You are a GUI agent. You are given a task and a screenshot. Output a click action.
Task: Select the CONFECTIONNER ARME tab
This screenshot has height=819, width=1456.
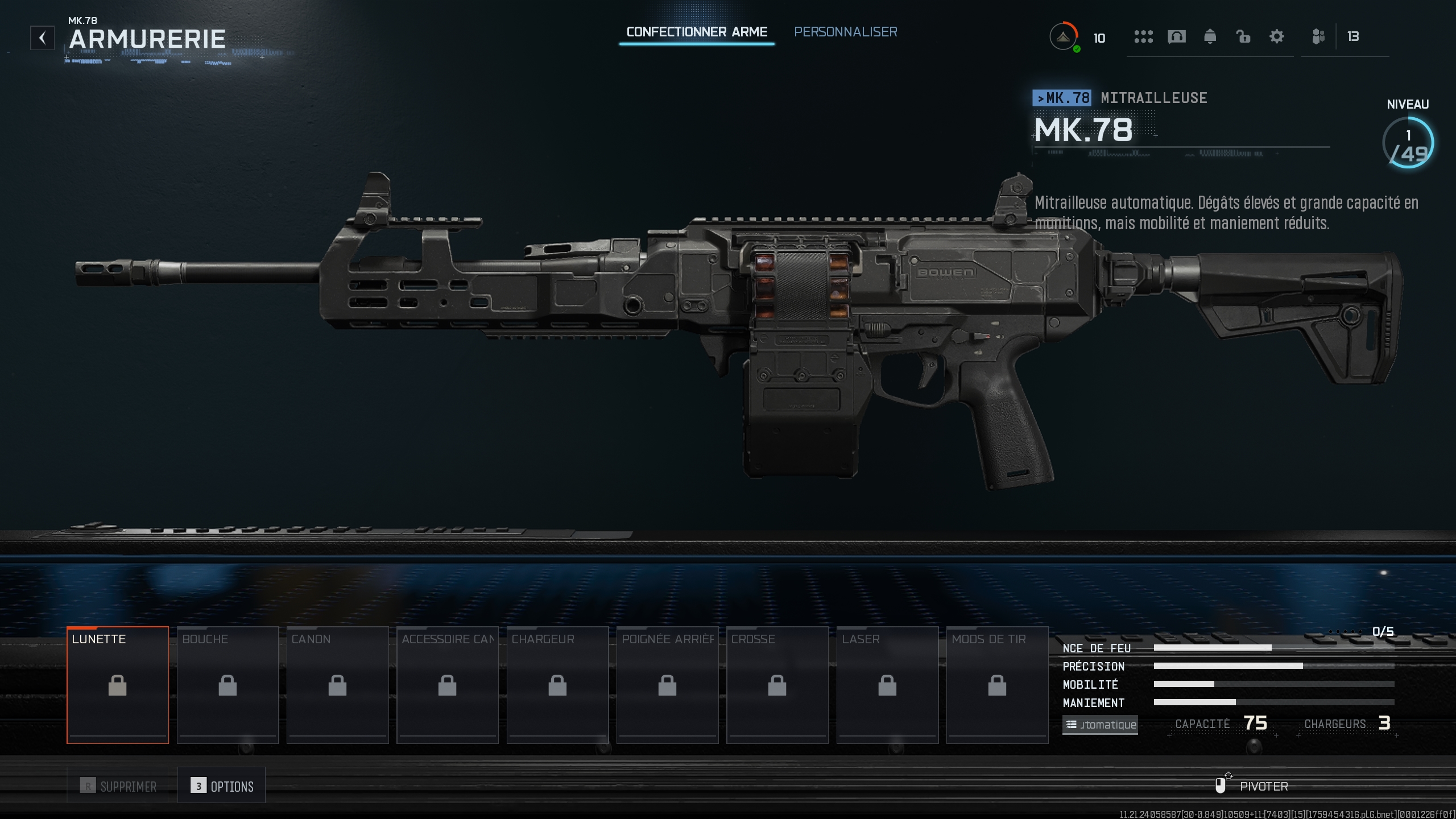pos(697,32)
